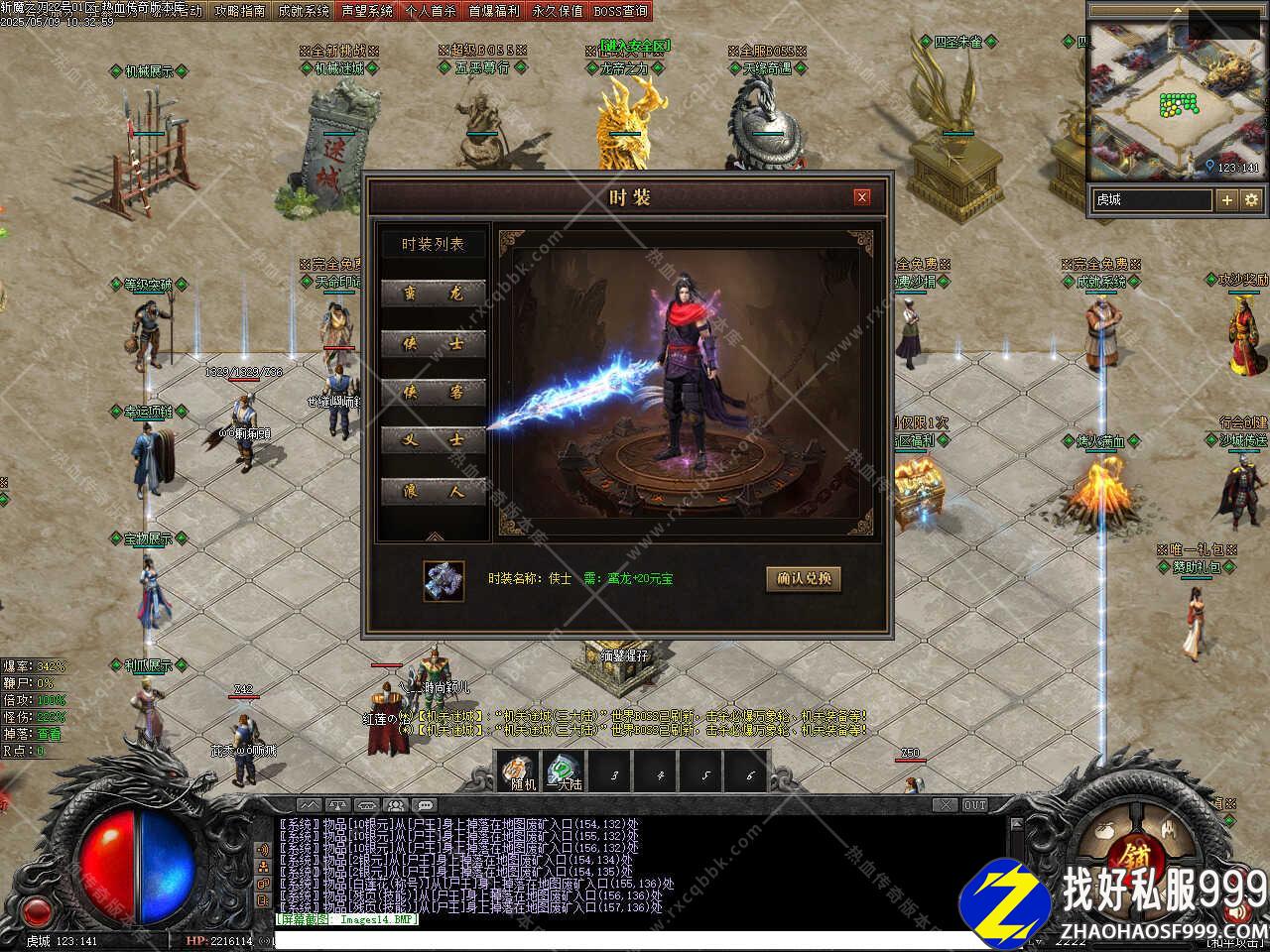Select the 侠客 costume entry
Screen dimensions: 1270x952
coord(433,393)
